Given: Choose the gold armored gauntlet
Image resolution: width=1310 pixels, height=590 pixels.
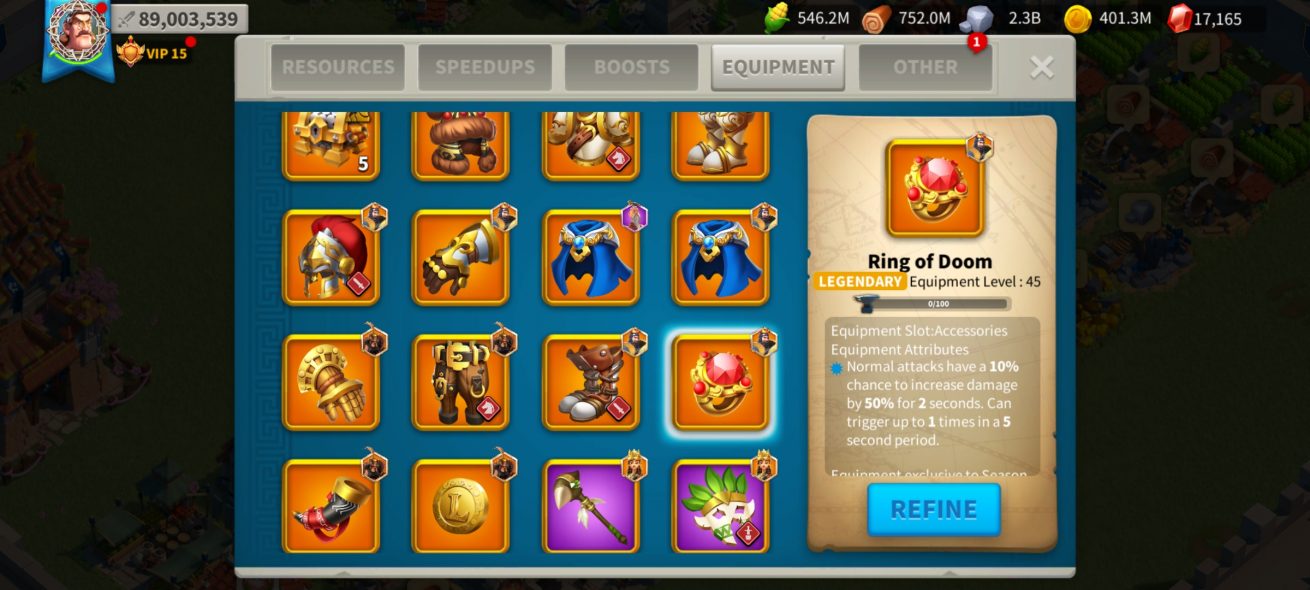Looking at the screenshot, I should (461, 258).
